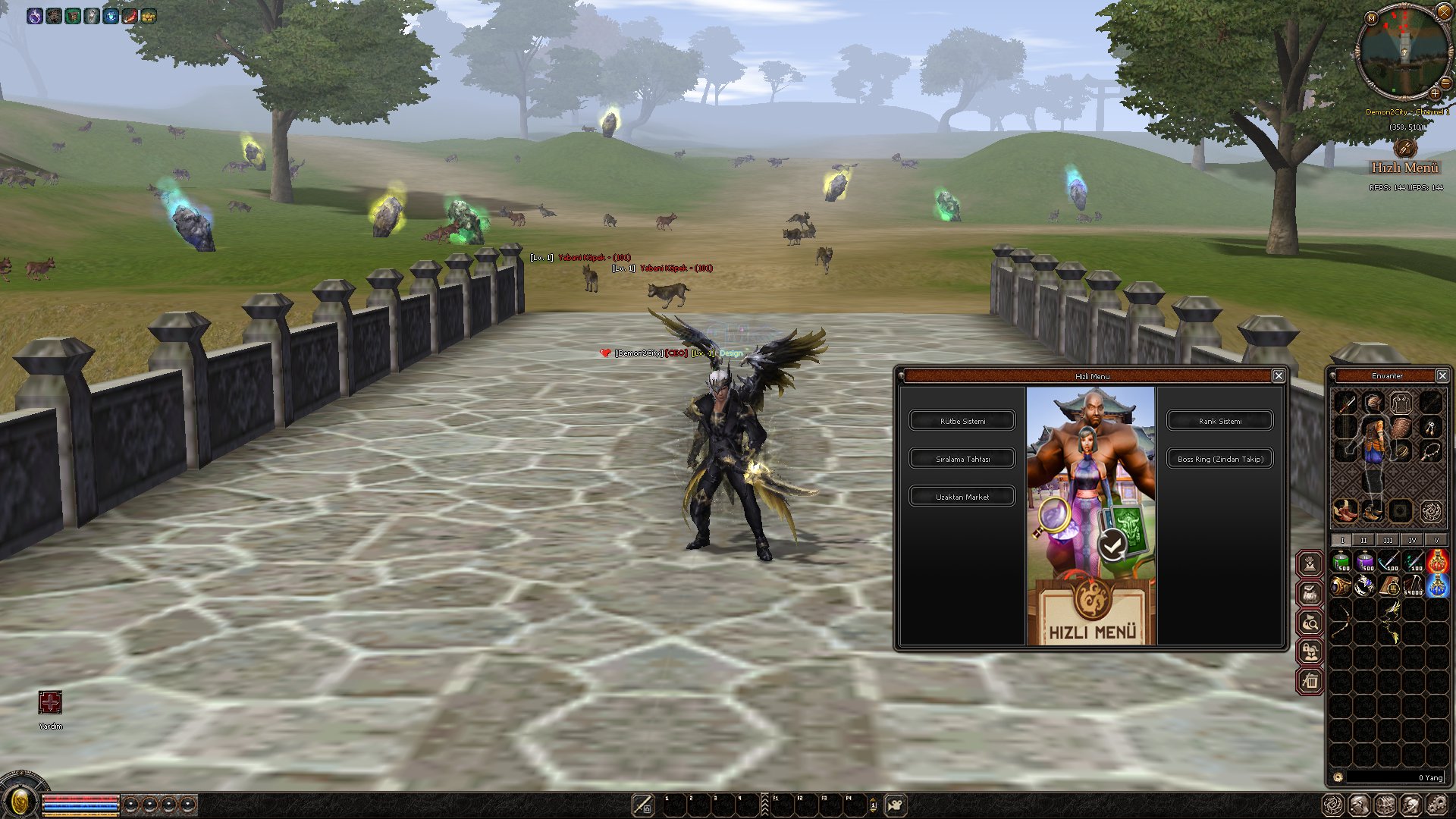1456x819 pixels.
Task: Close the Hızlı Menü window
Action: coord(1279,376)
